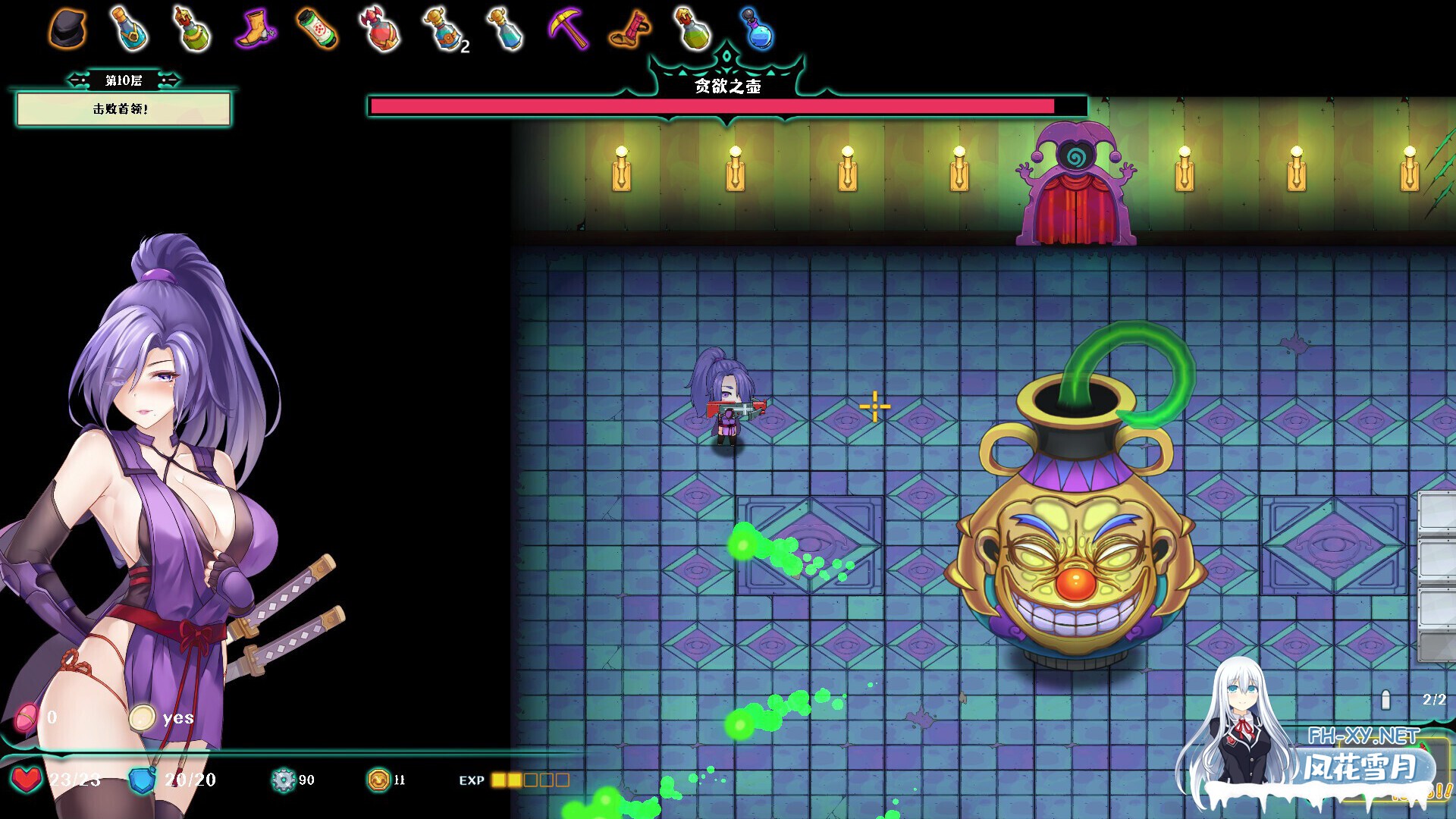The image size is (1456, 819).
Task: Select the potion stacked with count 2
Action: tap(443, 30)
